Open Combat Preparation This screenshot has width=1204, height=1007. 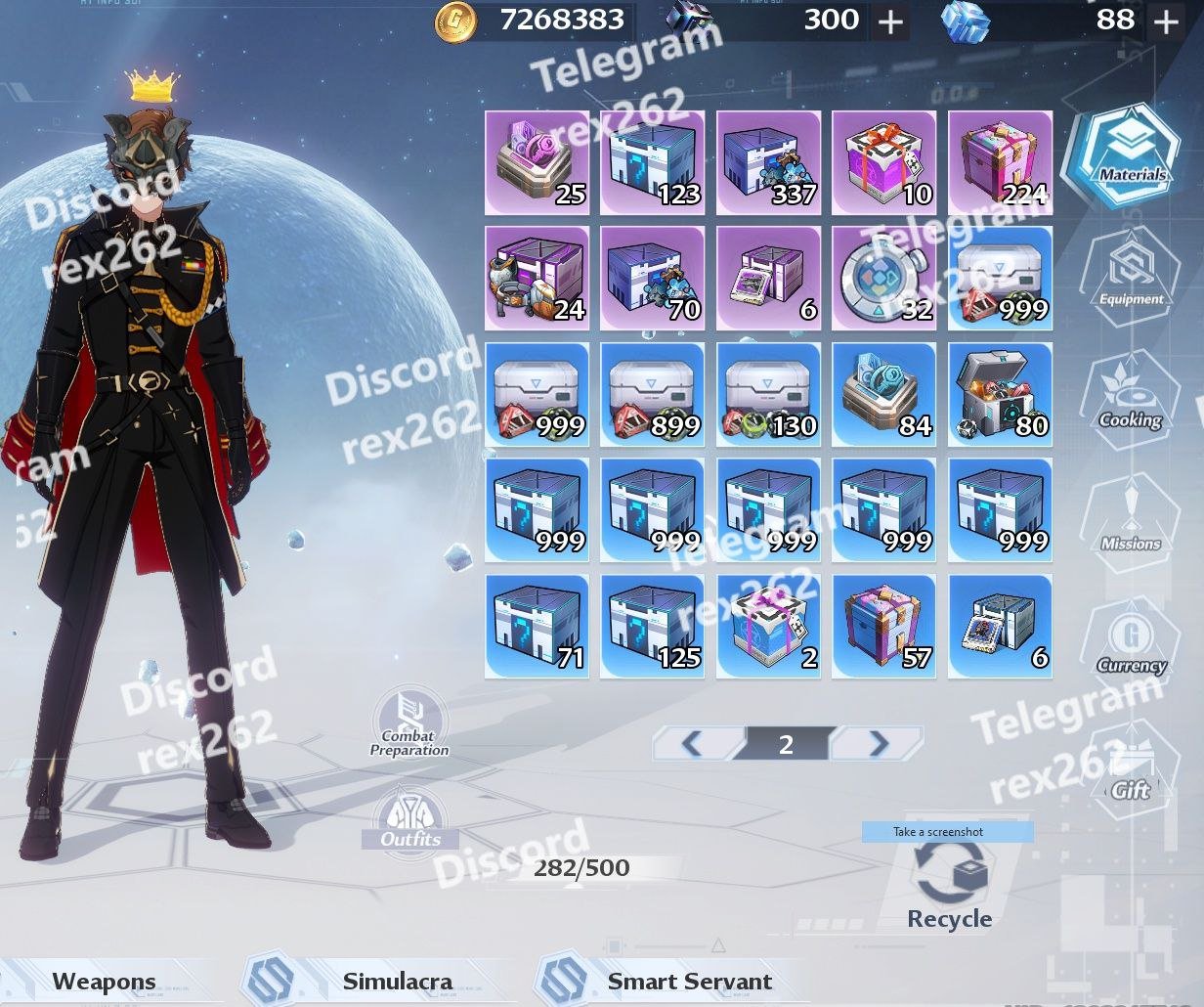click(x=409, y=724)
